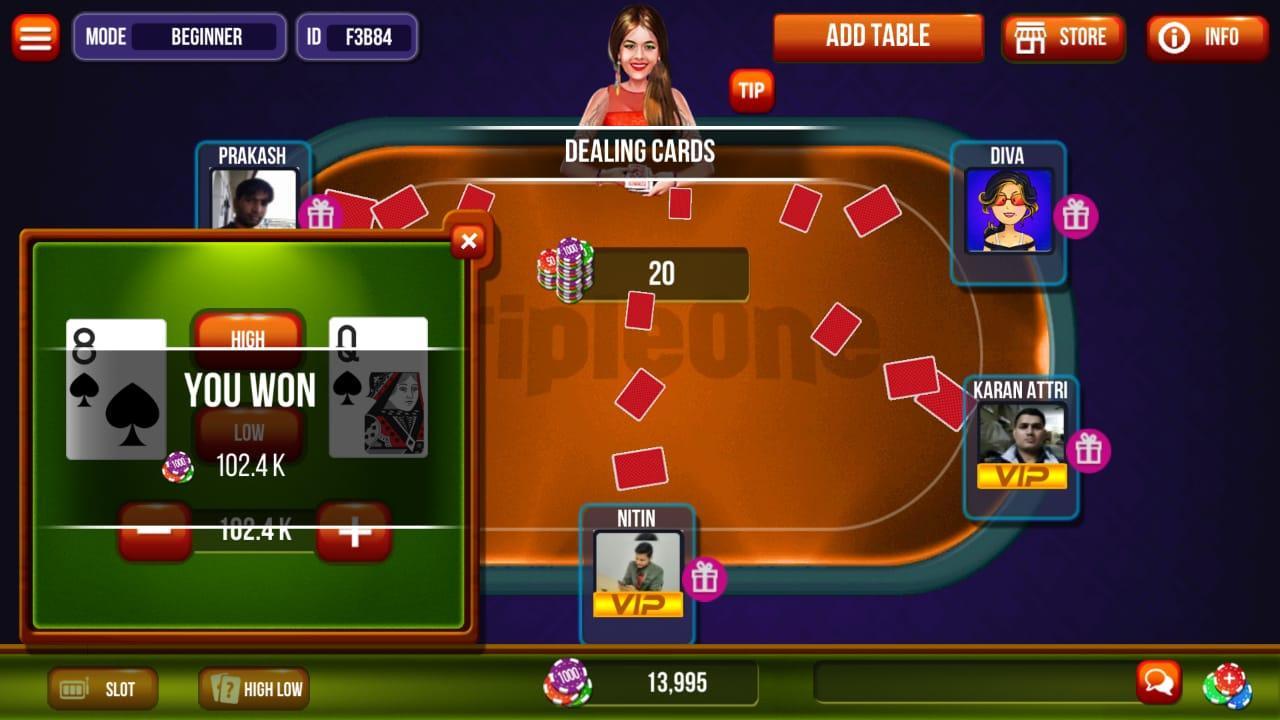Open the Store

click(1063, 38)
